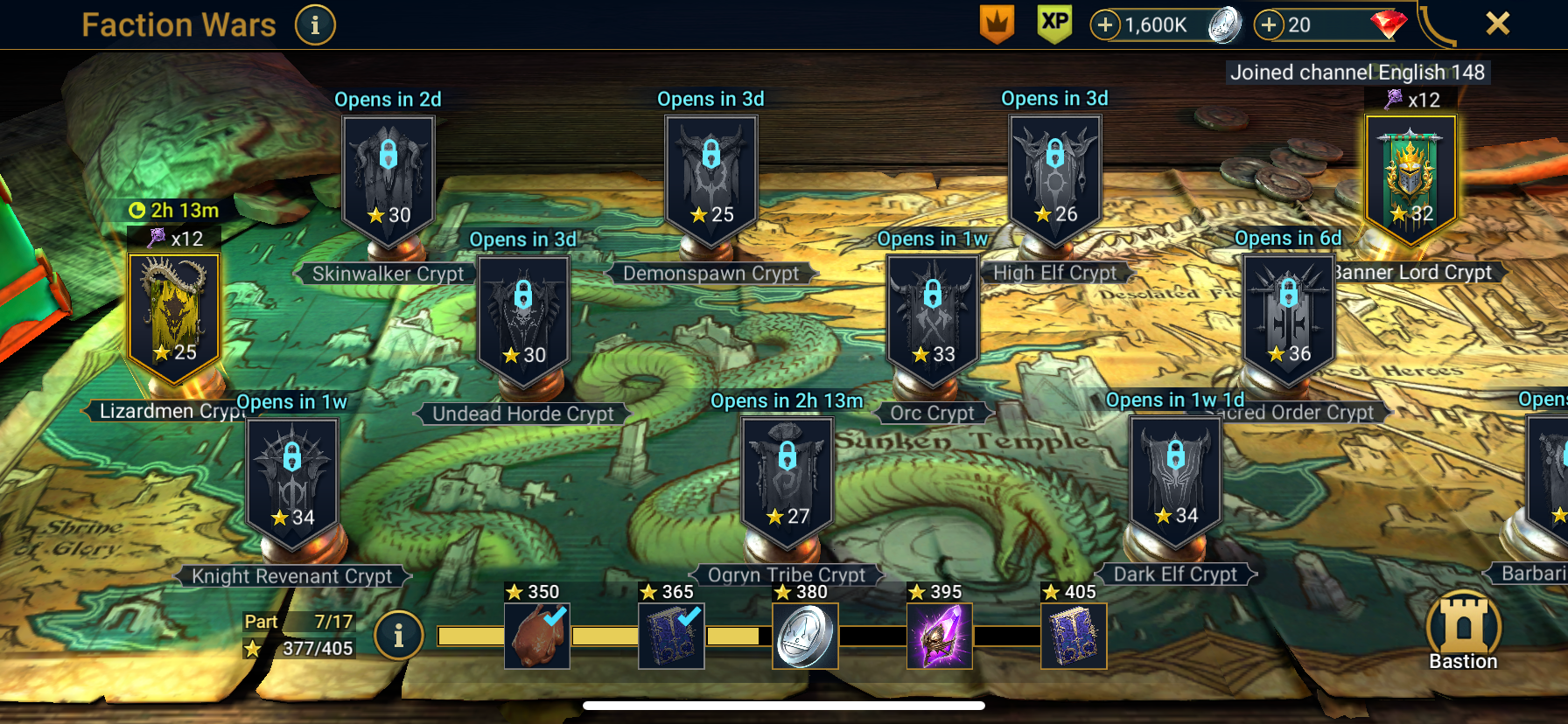Show star rewards progress info
The height and width of the screenshot is (724, 1568).
coord(398,636)
